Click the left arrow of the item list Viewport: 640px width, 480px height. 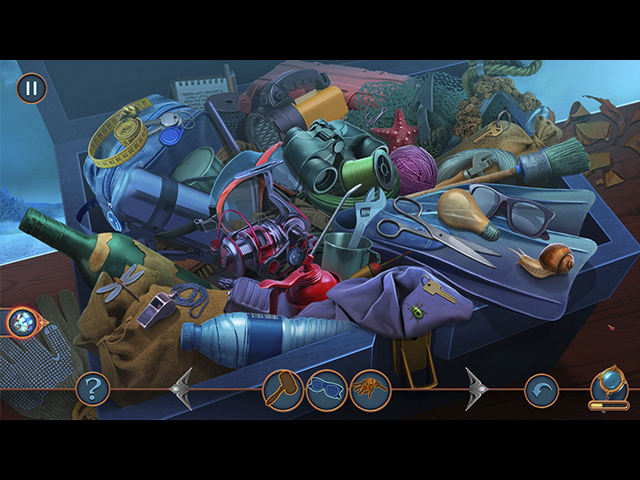click(x=181, y=388)
